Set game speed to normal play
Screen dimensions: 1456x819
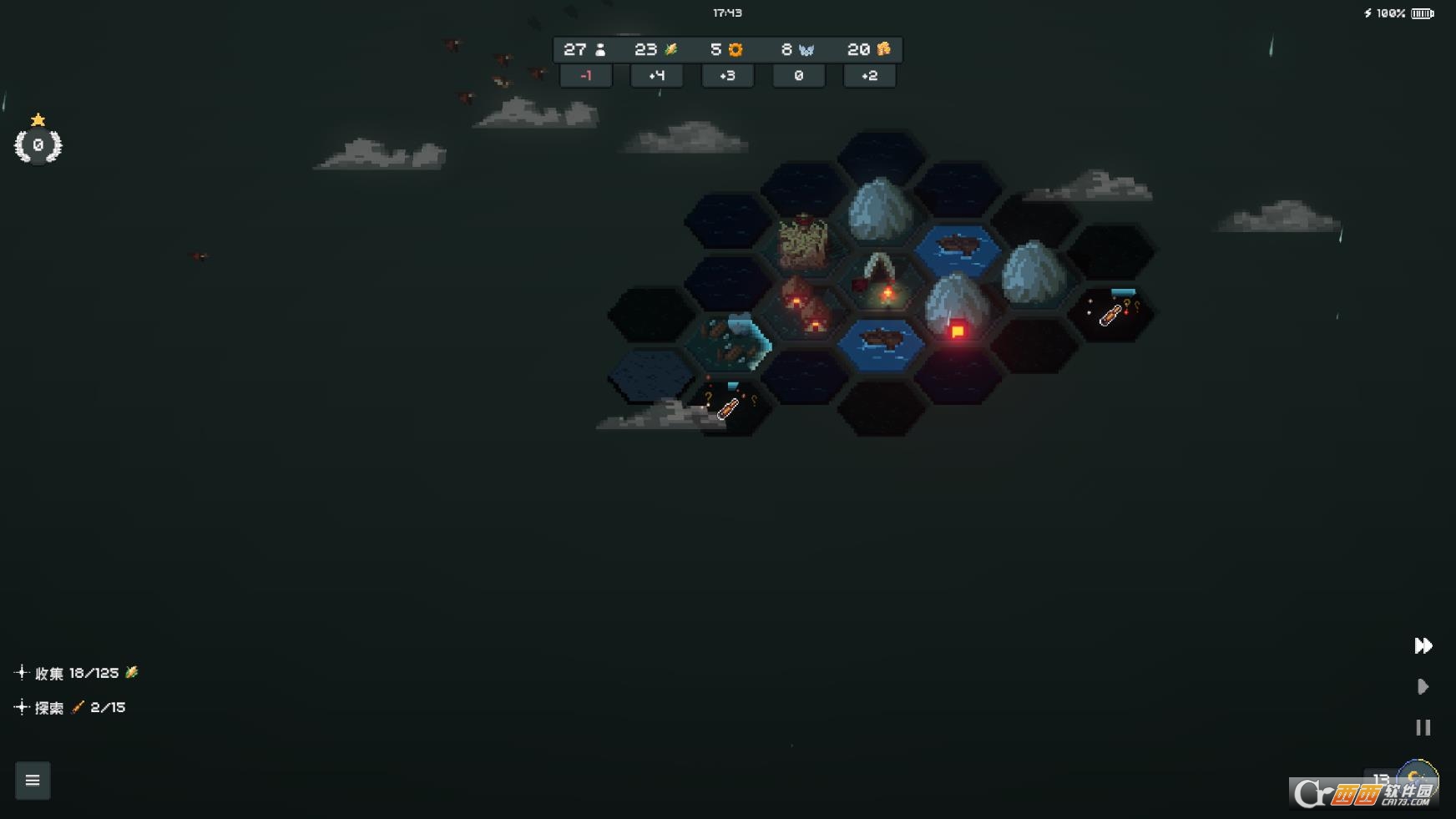pyautogui.click(x=1423, y=686)
